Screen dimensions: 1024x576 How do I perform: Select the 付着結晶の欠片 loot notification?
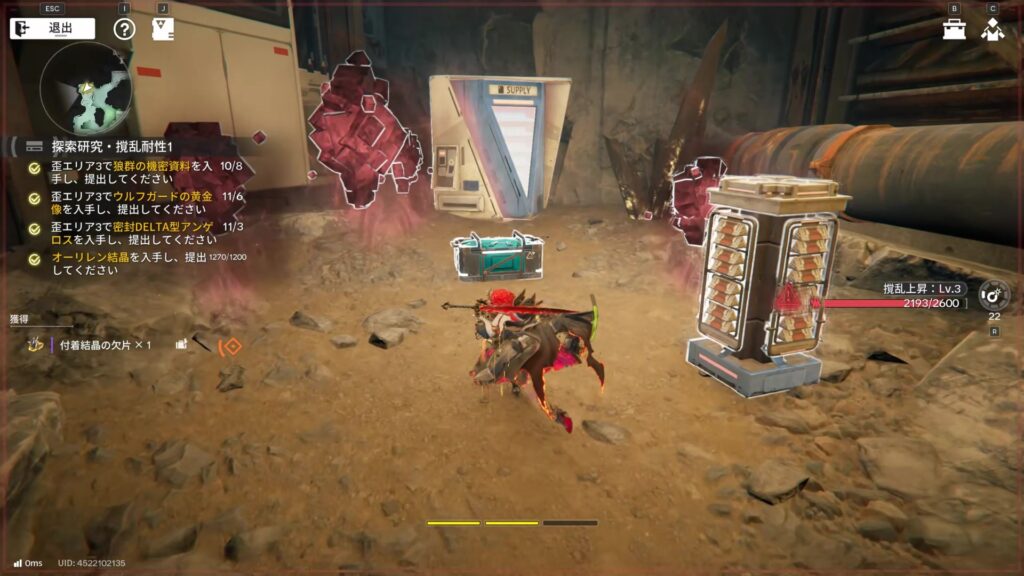point(105,345)
